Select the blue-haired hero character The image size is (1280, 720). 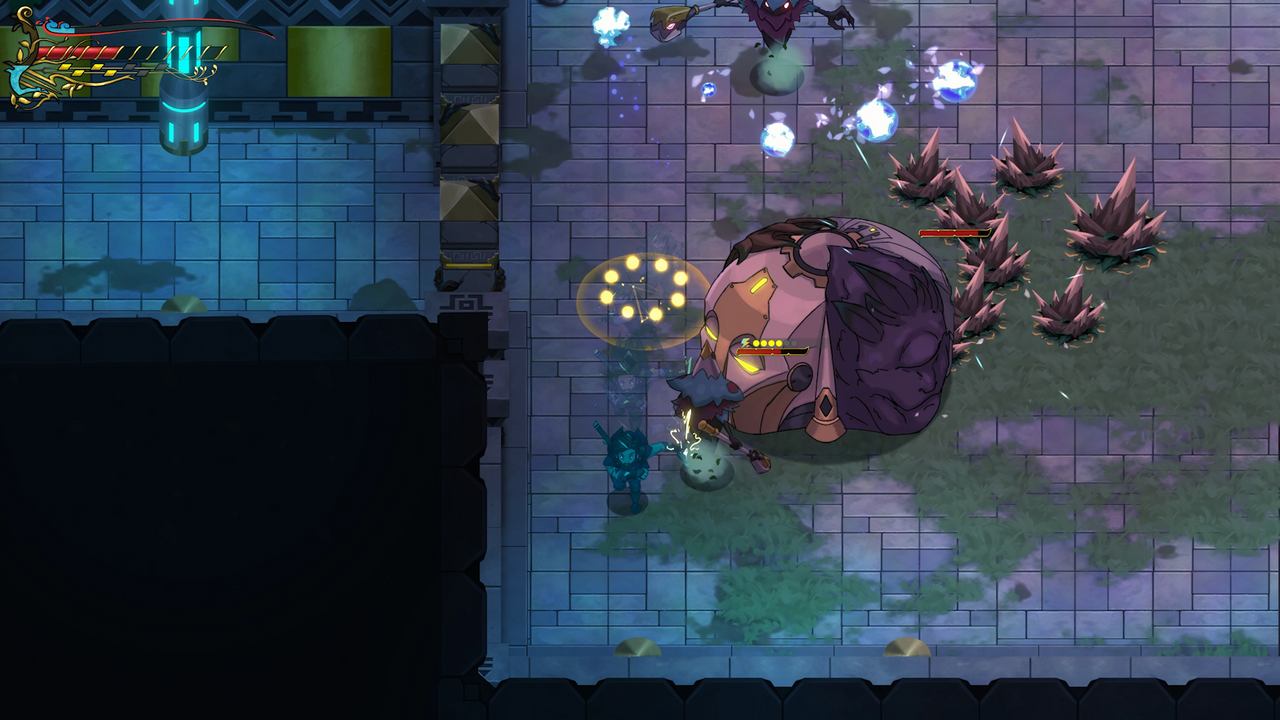coord(628,465)
